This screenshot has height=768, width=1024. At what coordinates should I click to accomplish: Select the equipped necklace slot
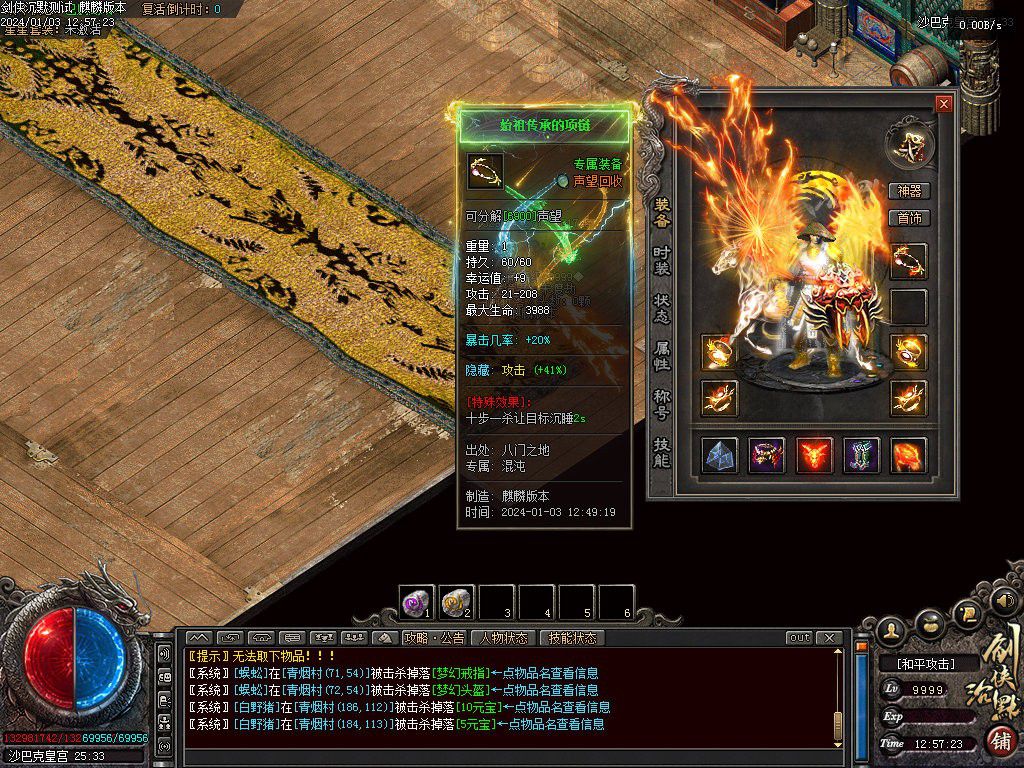pos(909,262)
